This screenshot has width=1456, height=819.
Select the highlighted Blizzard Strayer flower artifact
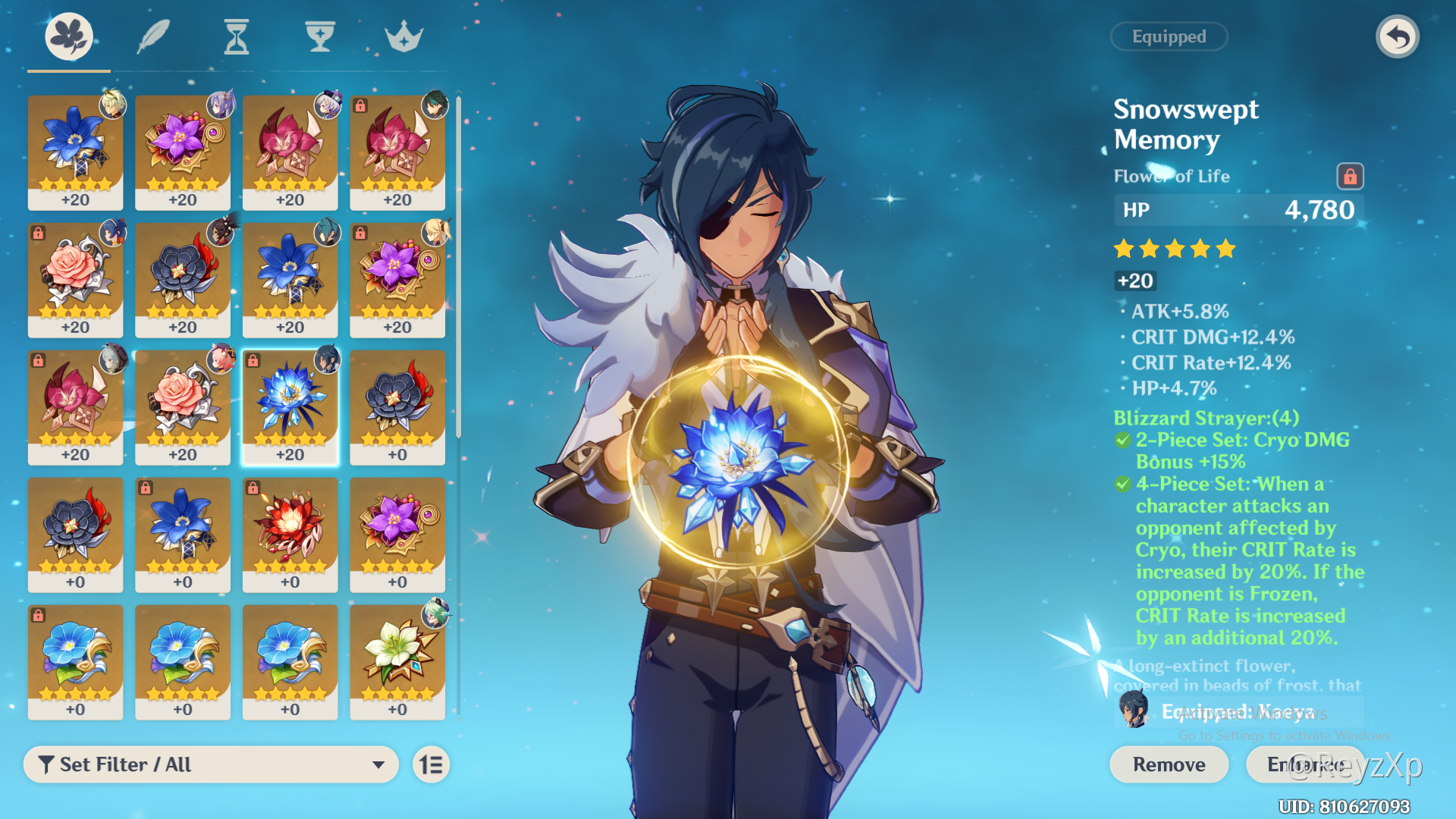pos(290,407)
